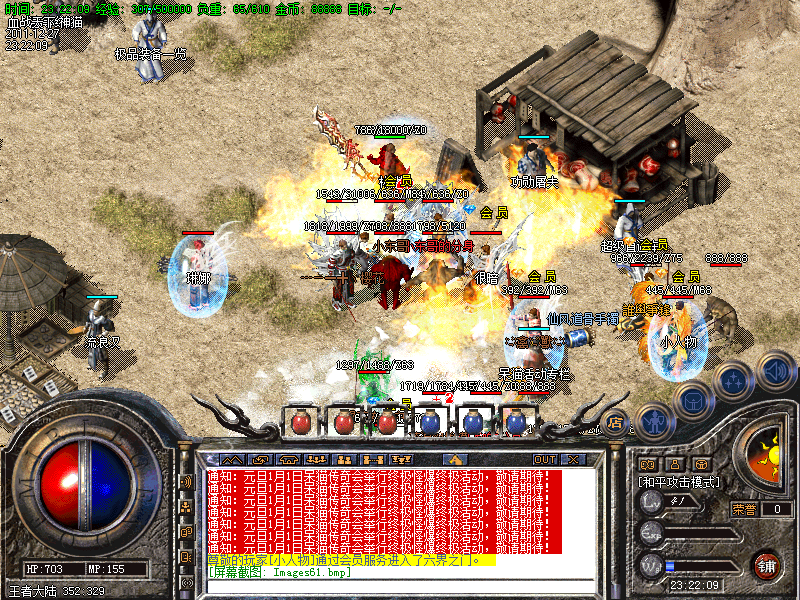Open the sparkle stars skills button

(x=735, y=380)
